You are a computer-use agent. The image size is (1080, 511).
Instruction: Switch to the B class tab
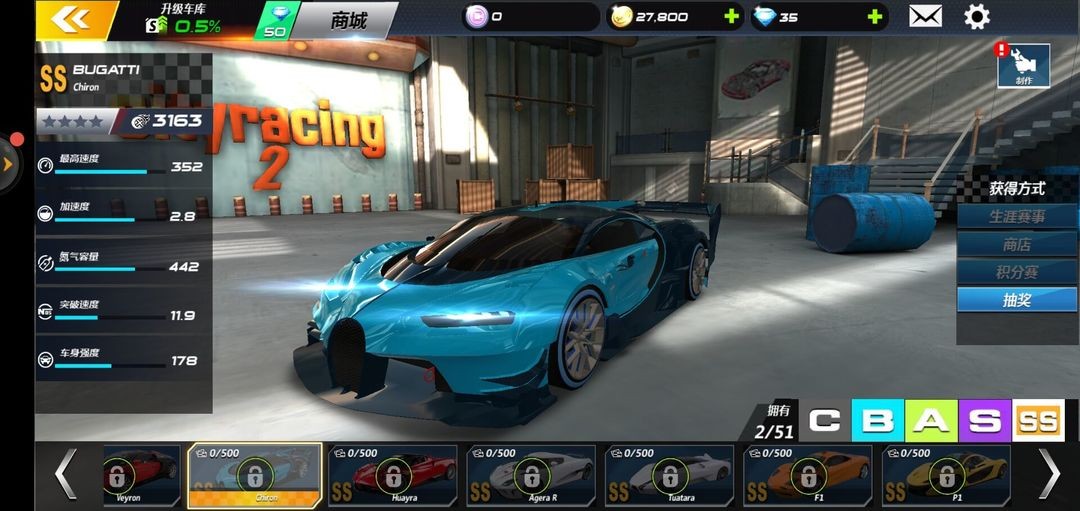point(877,421)
